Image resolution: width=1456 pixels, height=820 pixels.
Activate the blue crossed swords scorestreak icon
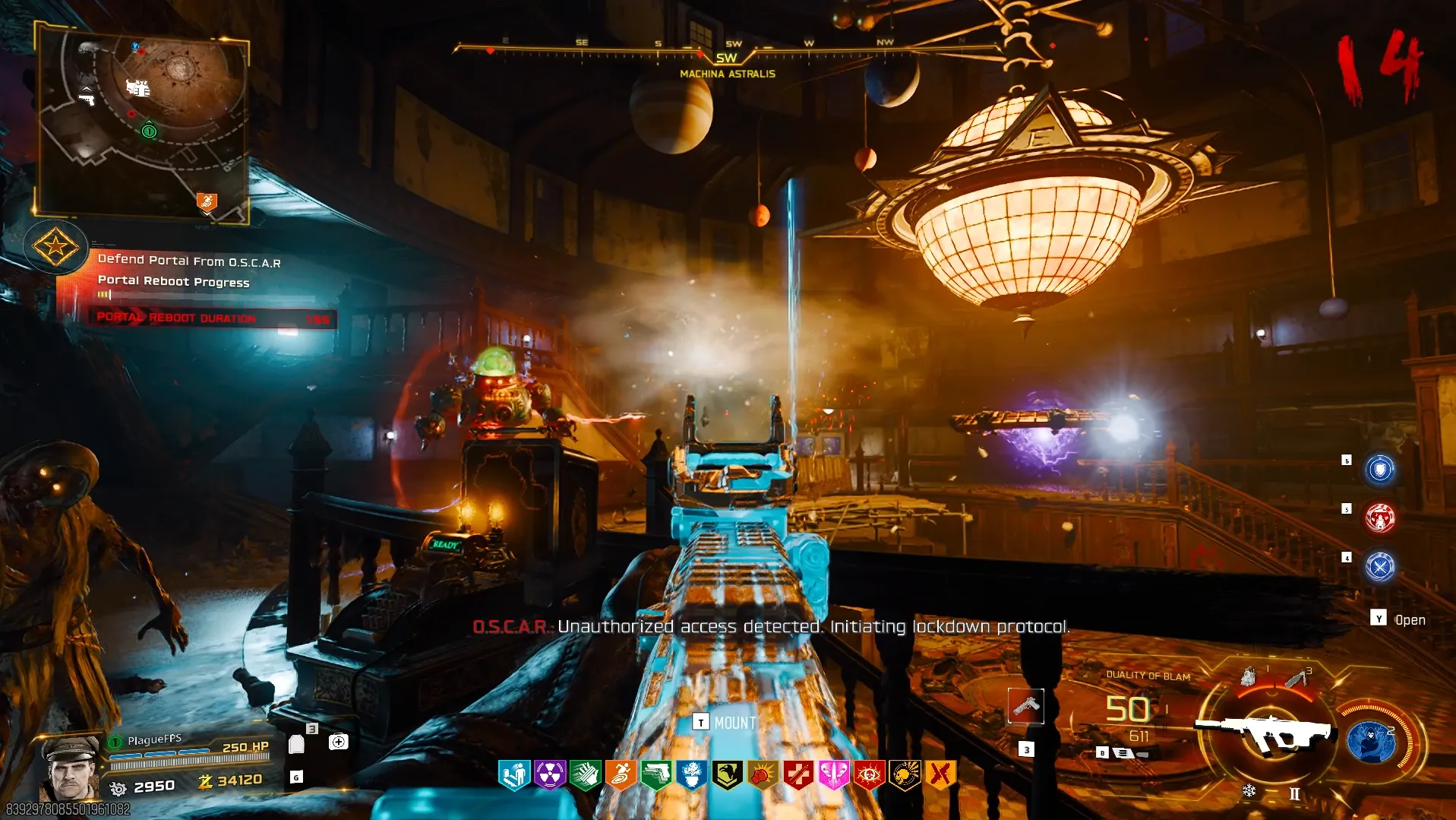tap(1379, 567)
